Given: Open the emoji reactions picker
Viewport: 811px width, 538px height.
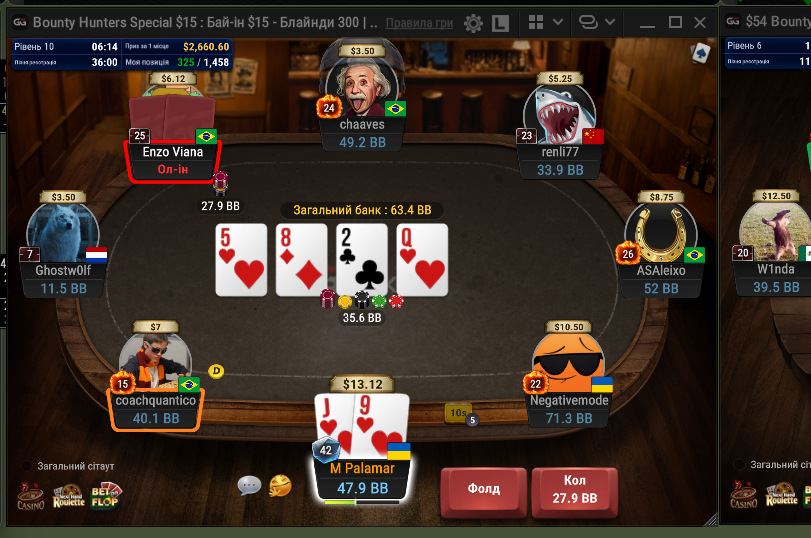Looking at the screenshot, I should click(280, 486).
